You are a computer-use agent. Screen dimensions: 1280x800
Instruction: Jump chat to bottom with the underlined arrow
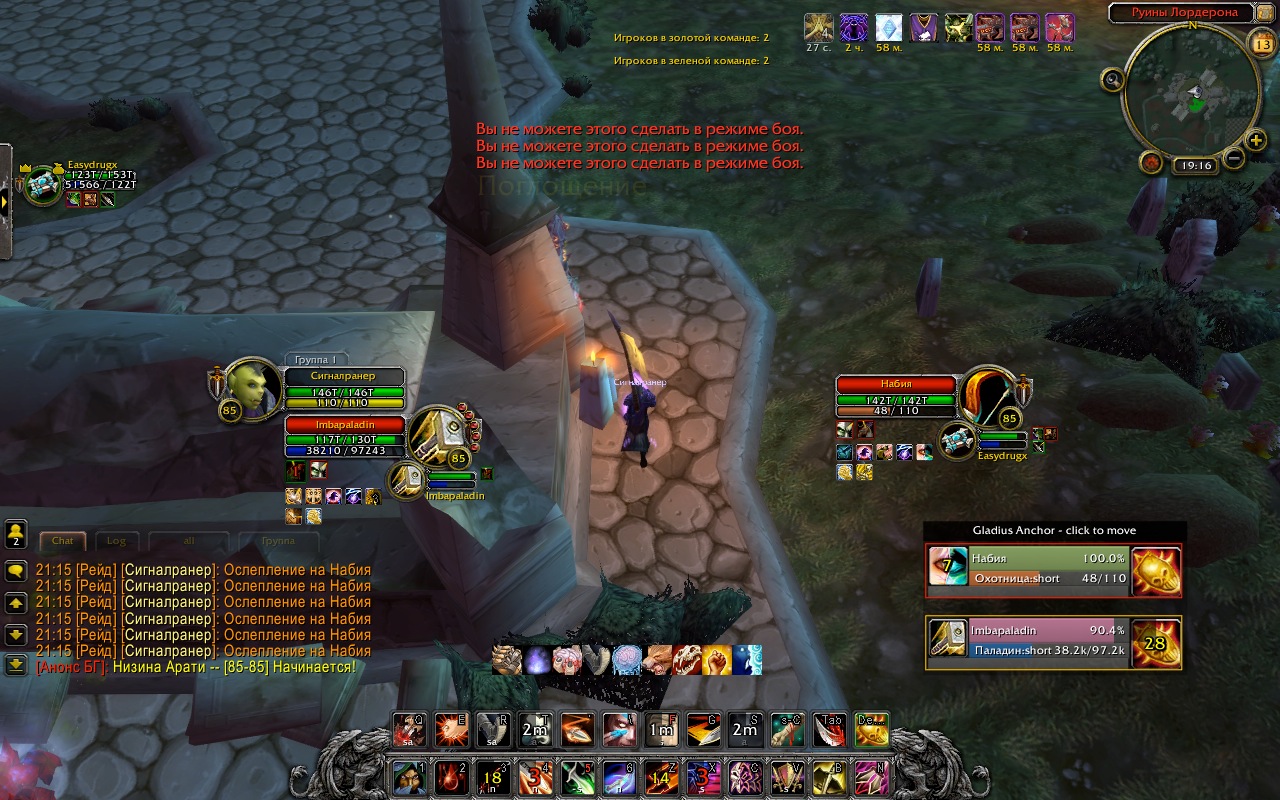16,664
